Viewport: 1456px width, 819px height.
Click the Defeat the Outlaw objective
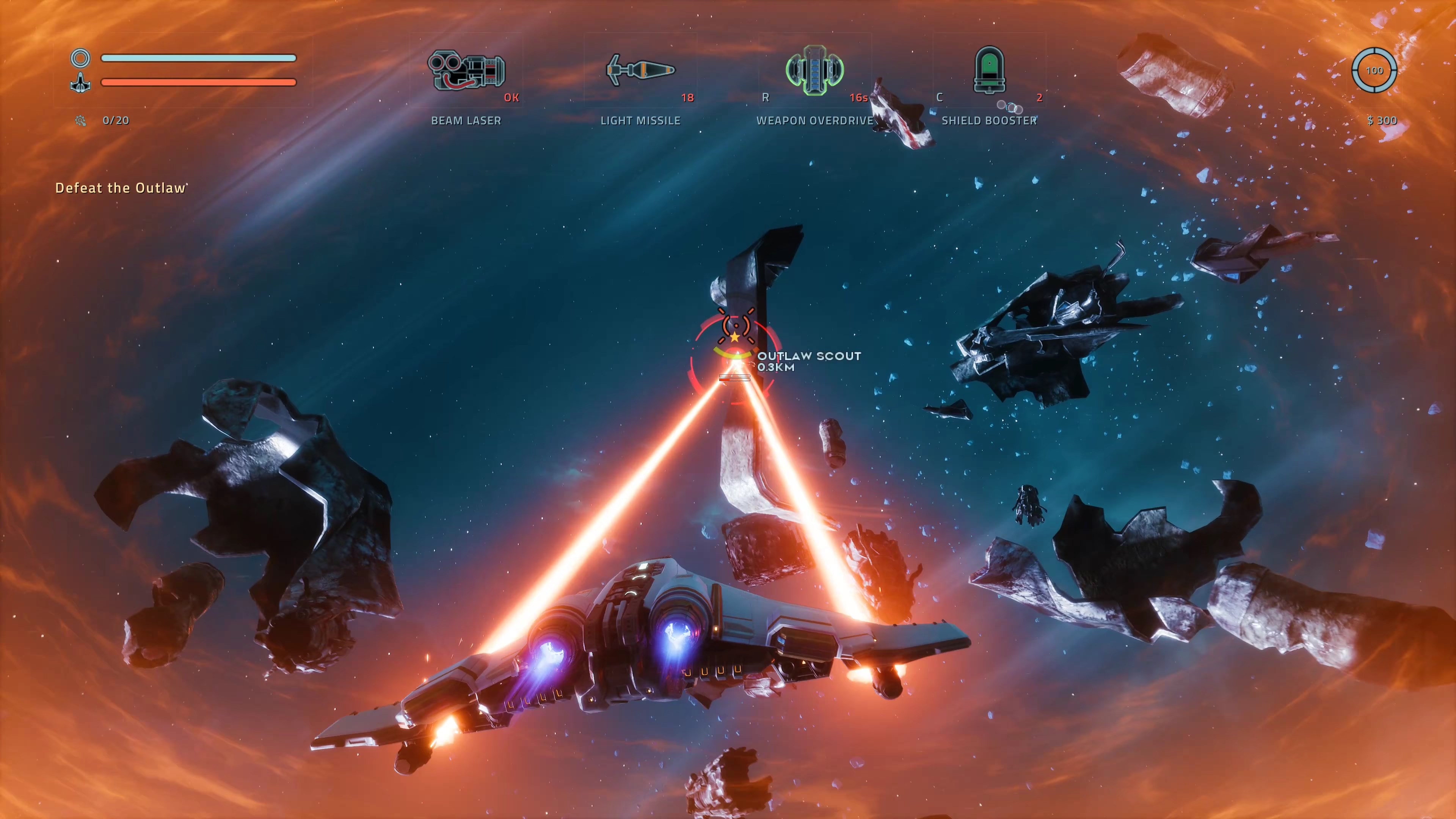coord(121,188)
